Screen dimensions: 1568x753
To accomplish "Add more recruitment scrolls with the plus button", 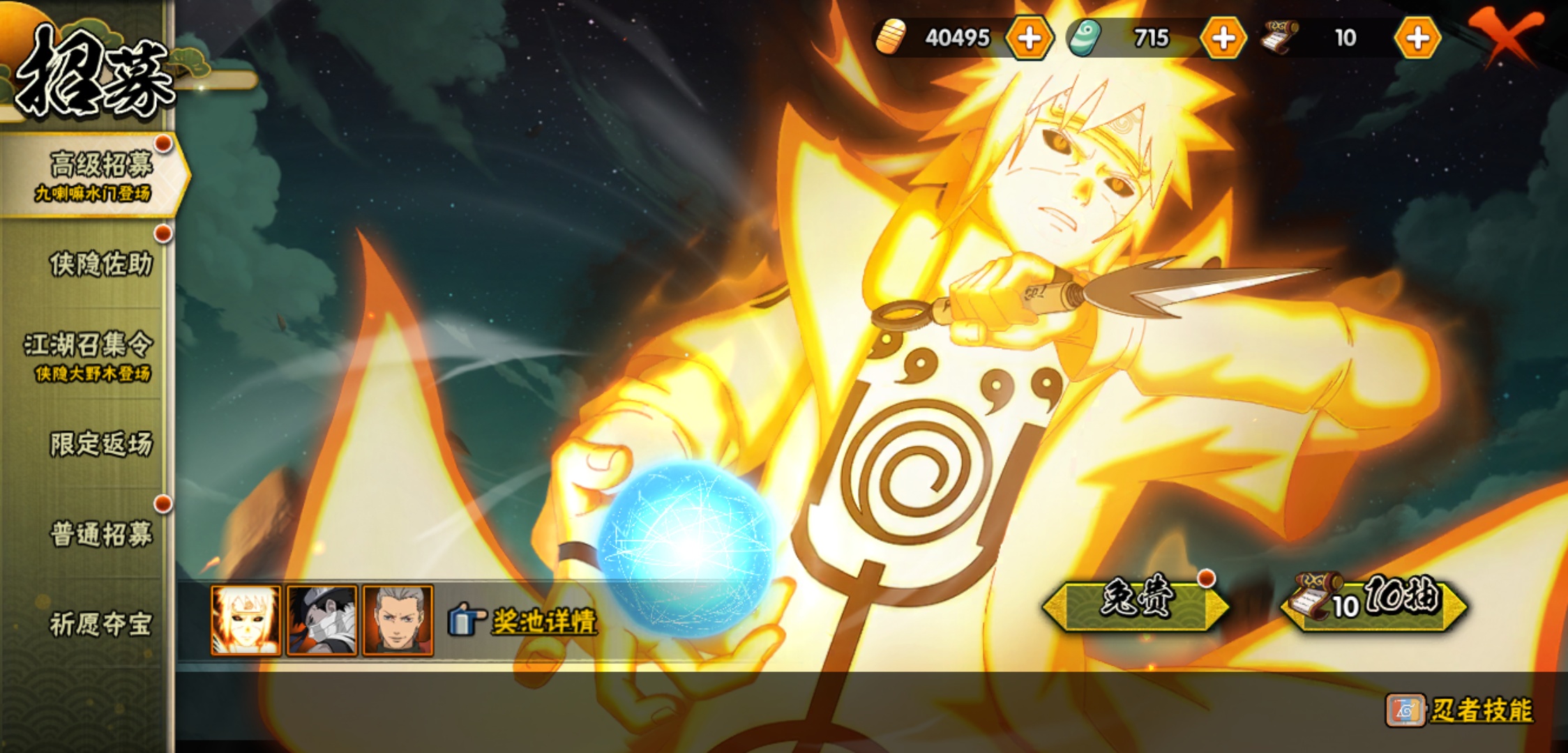I will 1417,38.
